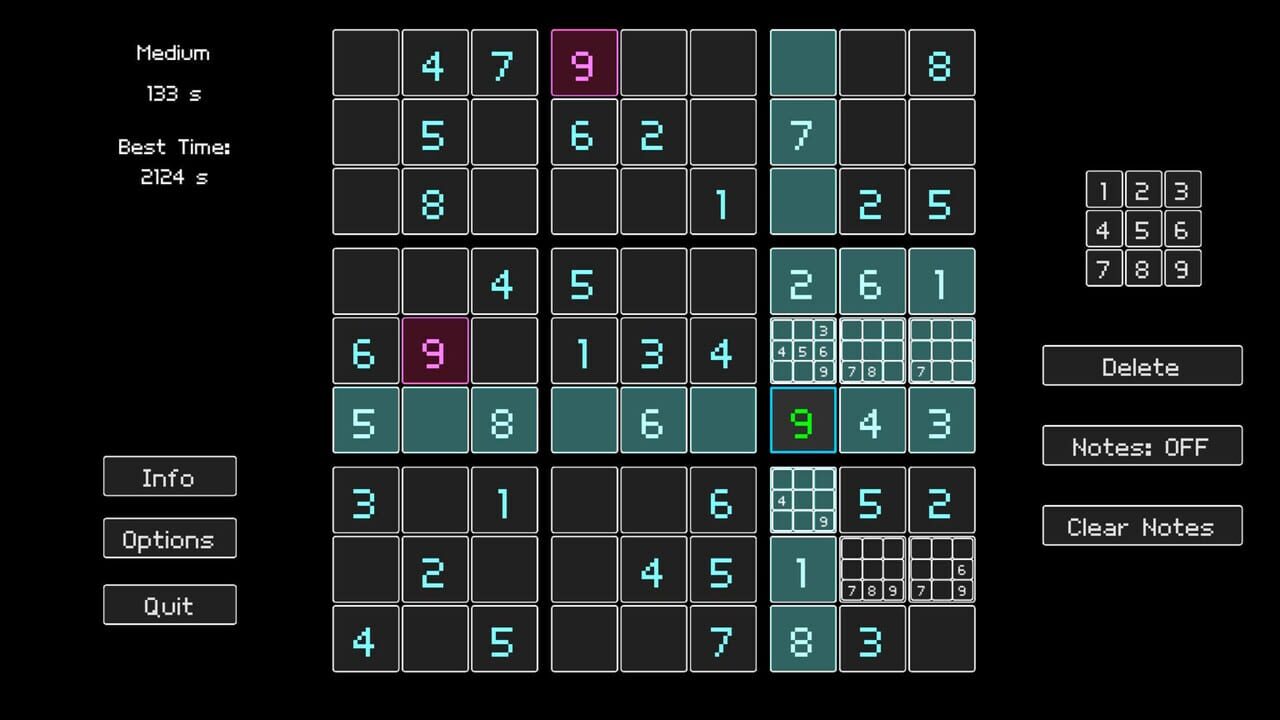Select the notes cell containing 7 8 9
This screenshot has width=1280, height=720.
872,570
